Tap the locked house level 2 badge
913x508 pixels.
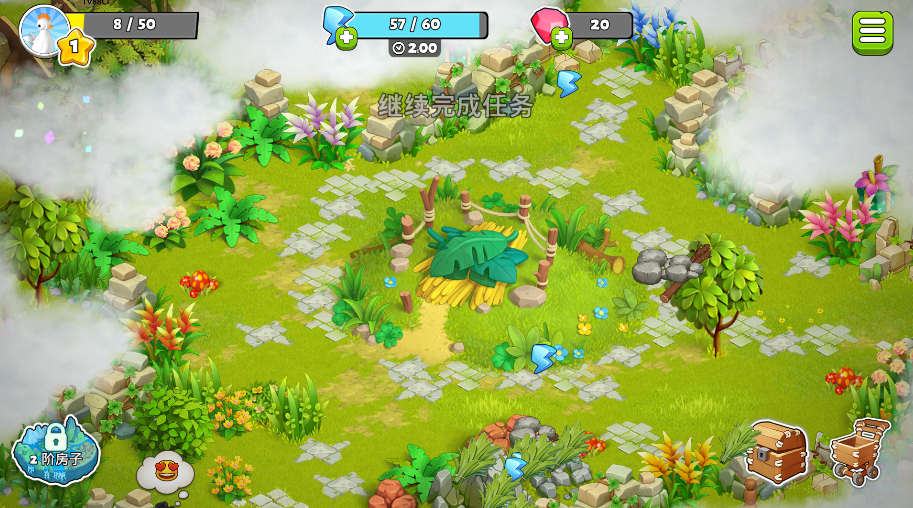(56, 449)
